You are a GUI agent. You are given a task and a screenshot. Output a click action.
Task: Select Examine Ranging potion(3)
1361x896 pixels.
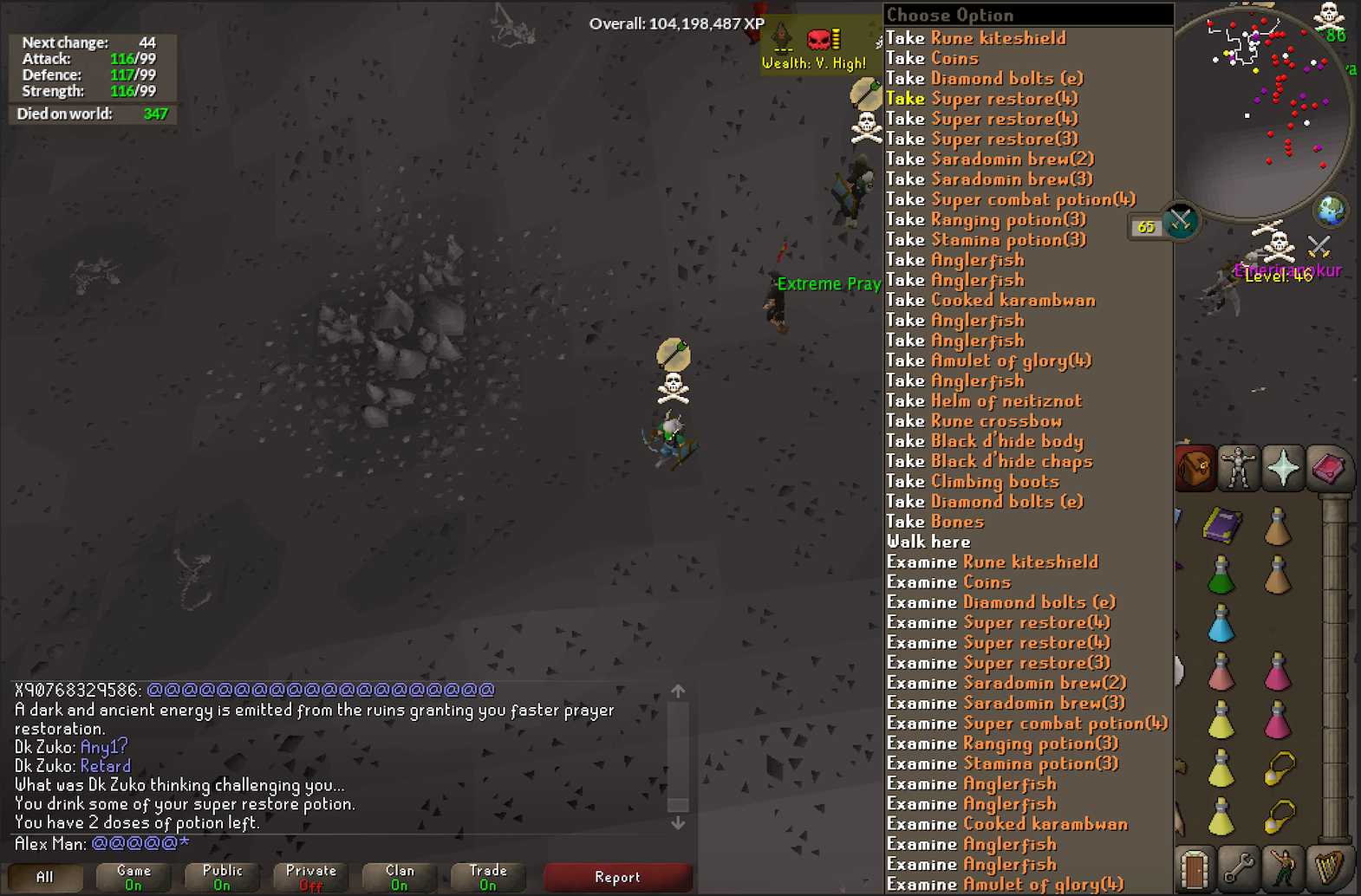(x=1003, y=743)
